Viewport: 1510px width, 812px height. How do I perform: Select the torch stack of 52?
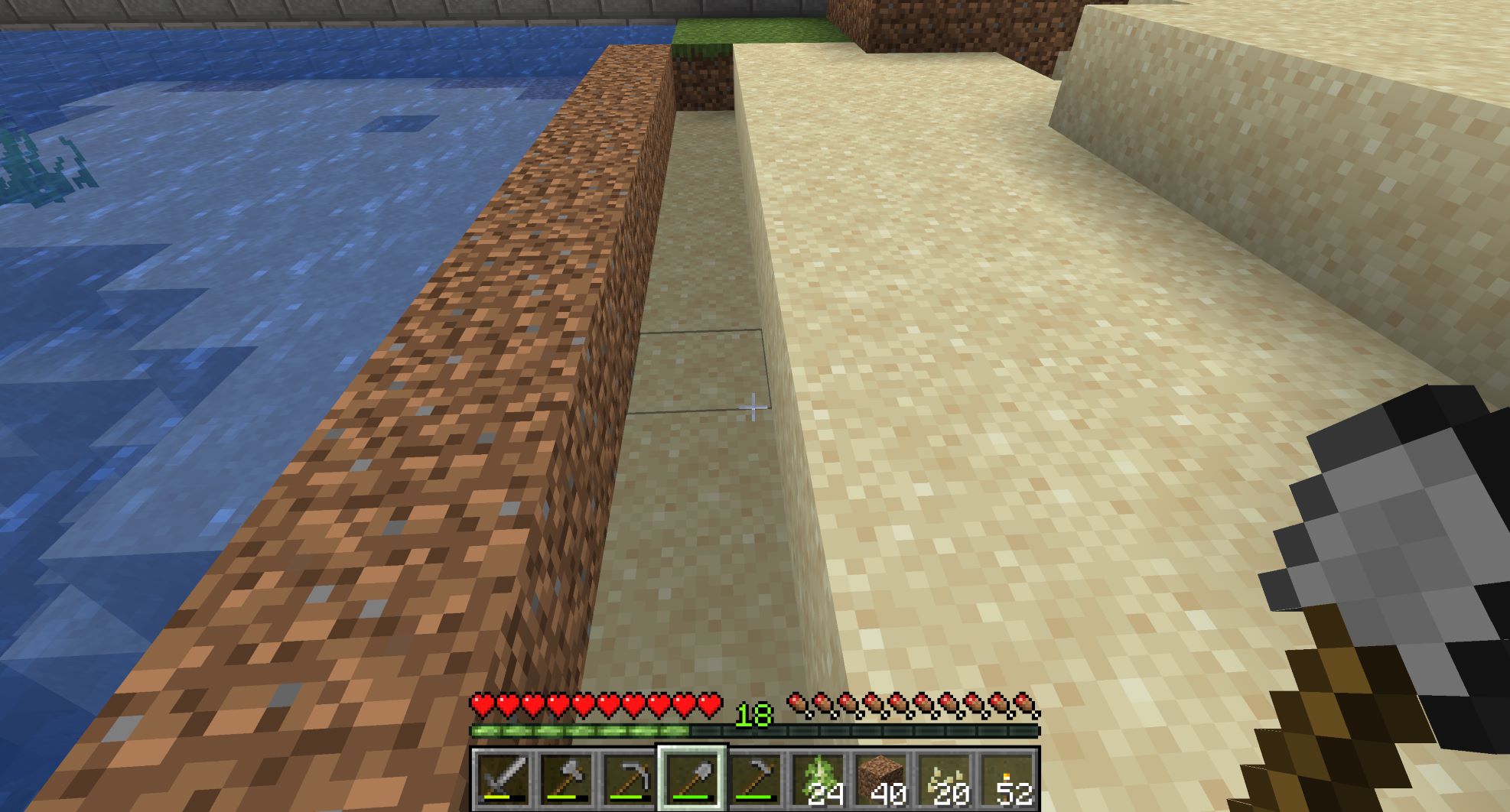(x=1007, y=780)
